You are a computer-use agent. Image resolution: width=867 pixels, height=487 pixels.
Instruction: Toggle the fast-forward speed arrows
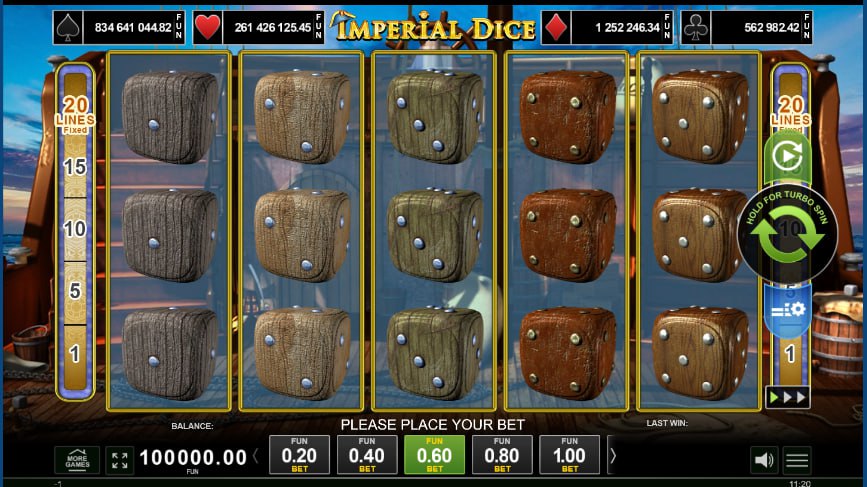click(787, 397)
